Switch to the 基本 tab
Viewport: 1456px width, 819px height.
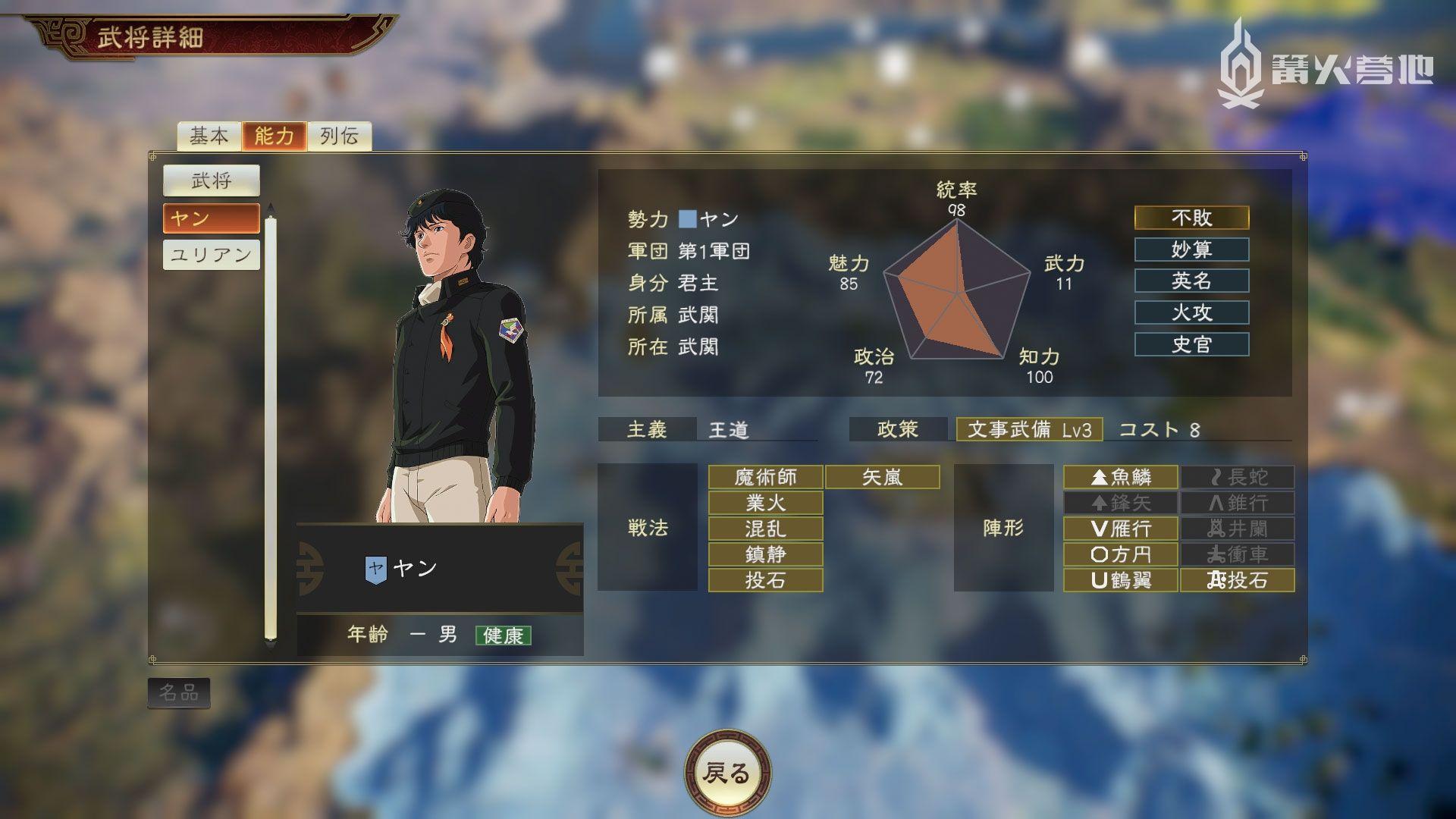click(209, 136)
